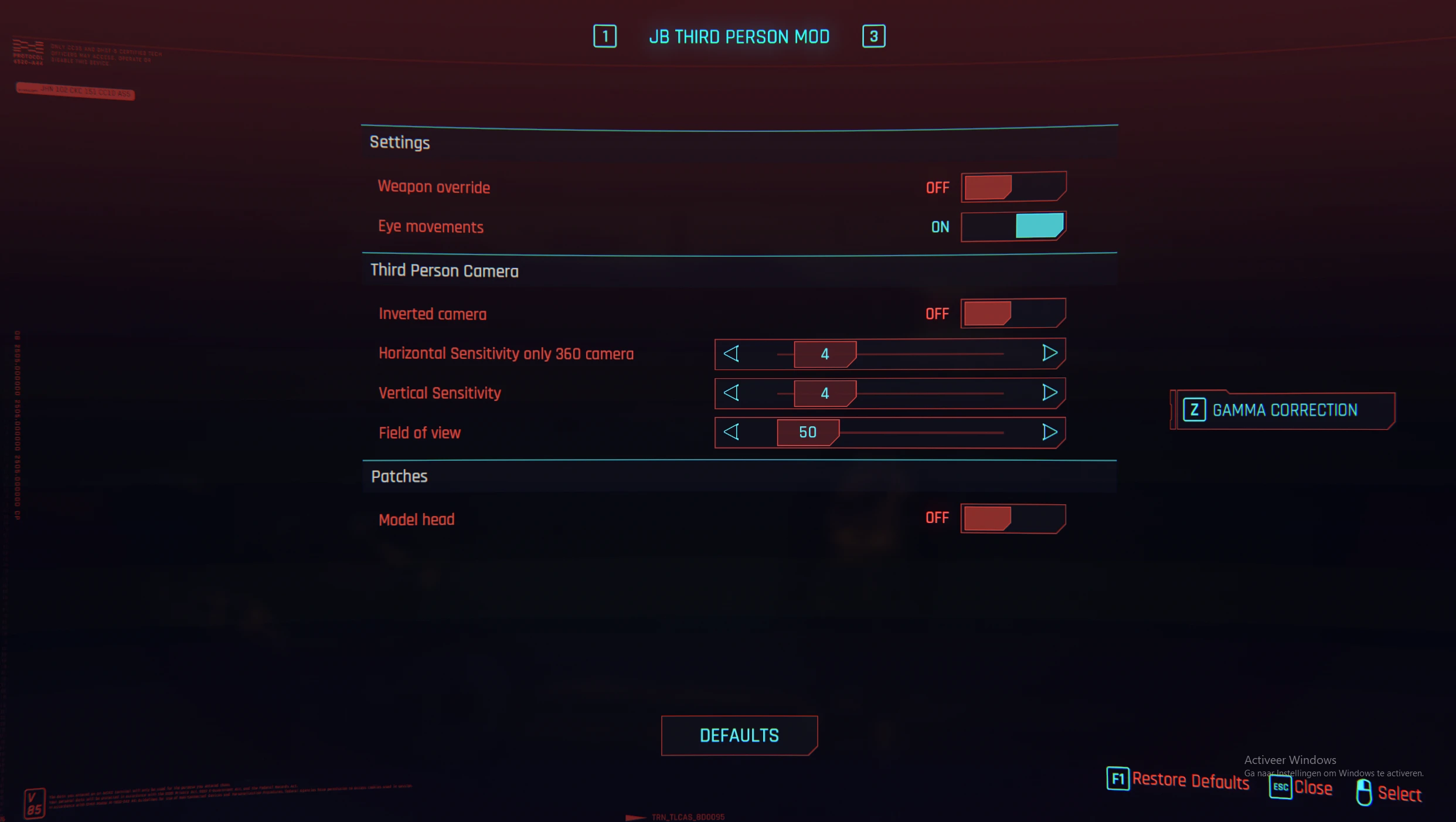The height and width of the screenshot is (822, 1456).
Task: Toggle the Model head patch
Action: pyautogui.click(x=1013, y=518)
